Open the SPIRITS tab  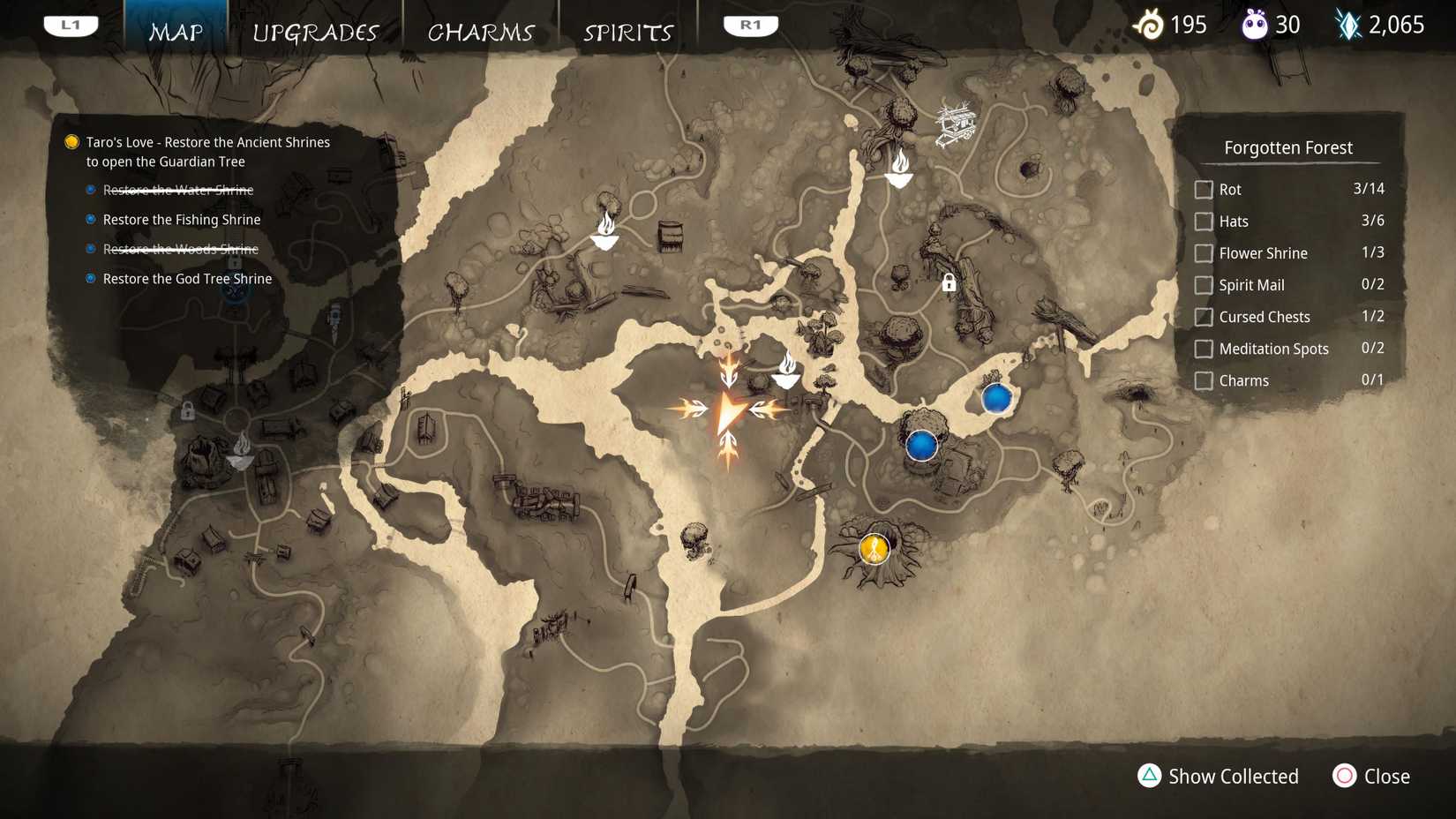coord(627,32)
